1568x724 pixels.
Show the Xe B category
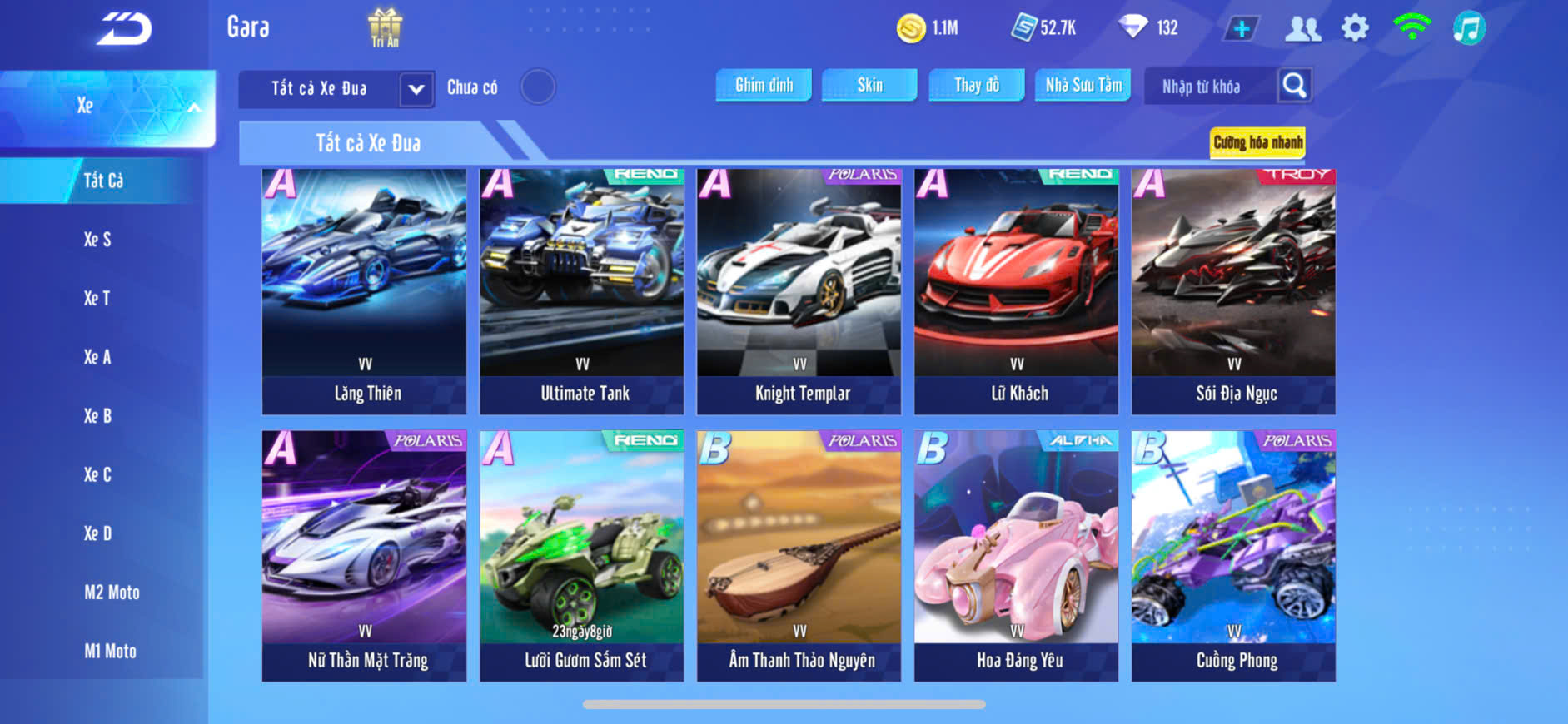click(97, 416)
